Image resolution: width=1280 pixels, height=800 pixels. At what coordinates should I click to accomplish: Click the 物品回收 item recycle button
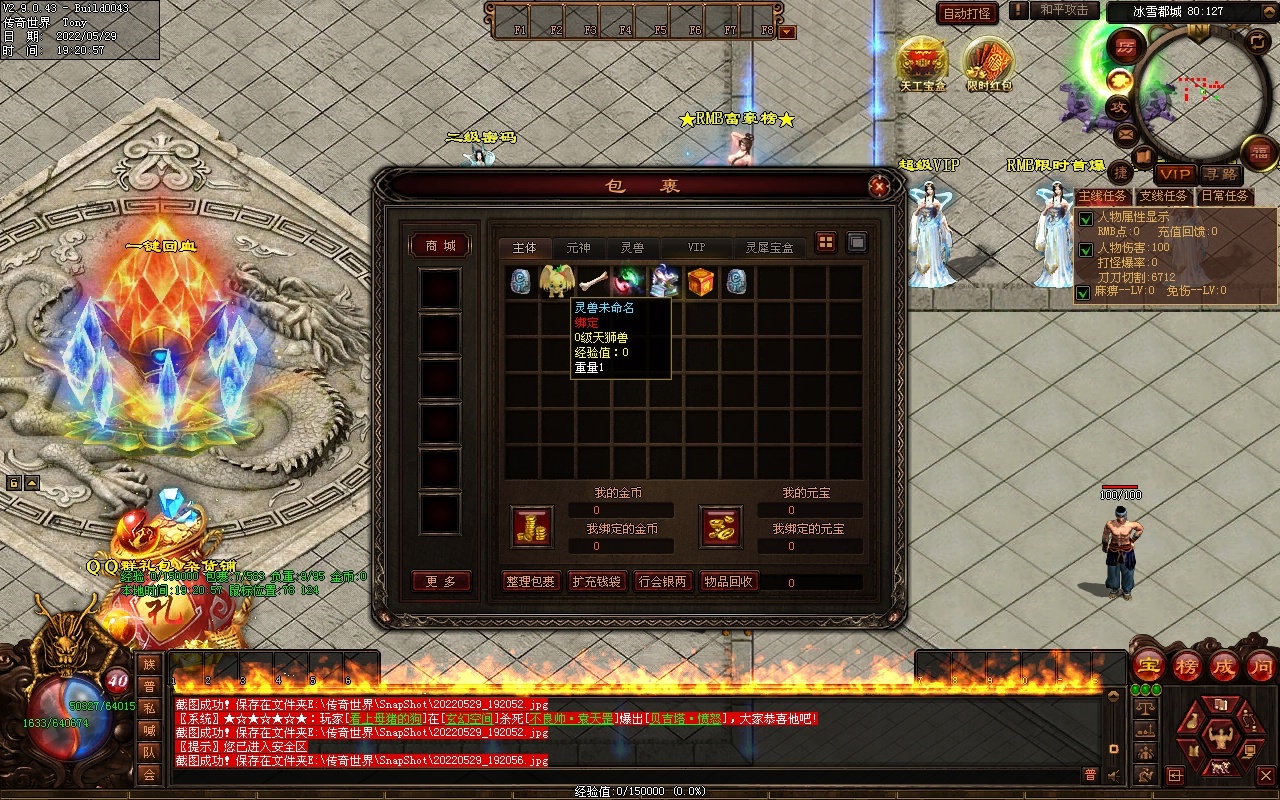[x=729, y=582]
